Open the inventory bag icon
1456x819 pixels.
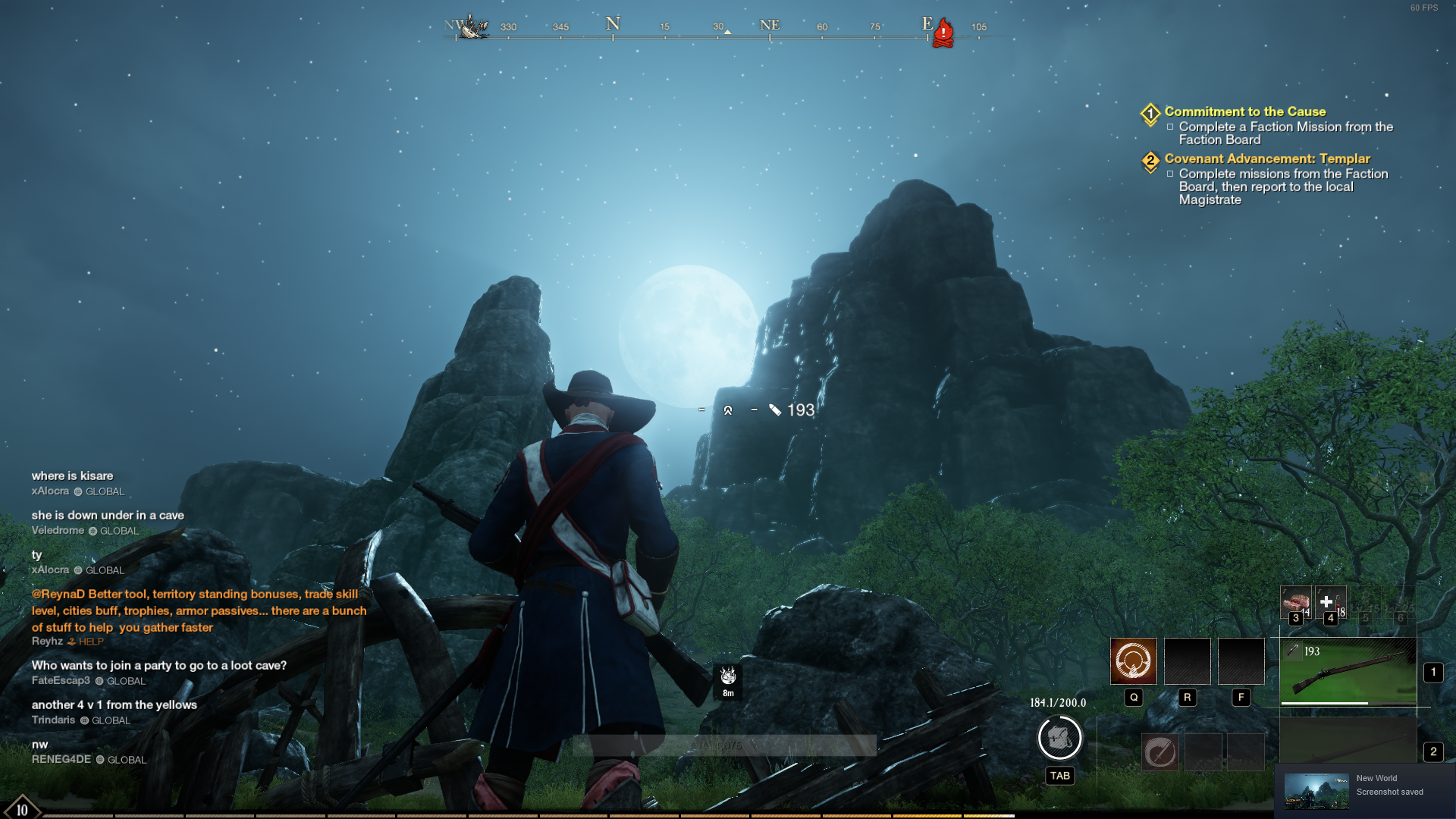click(x=1059, y=738)
